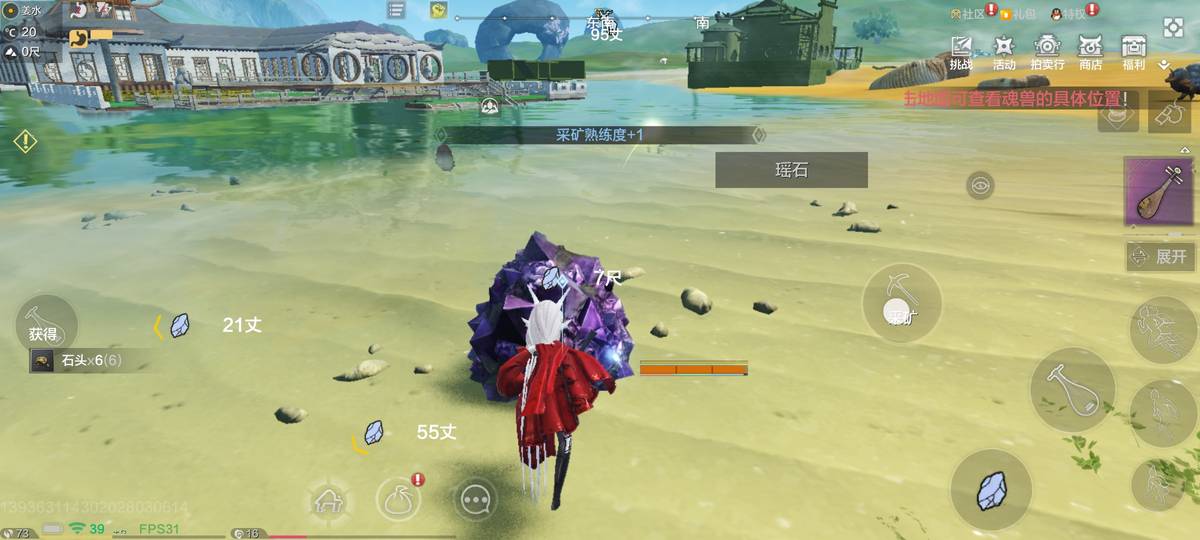Open the 礼包 gift pack link

[1018, 14]
